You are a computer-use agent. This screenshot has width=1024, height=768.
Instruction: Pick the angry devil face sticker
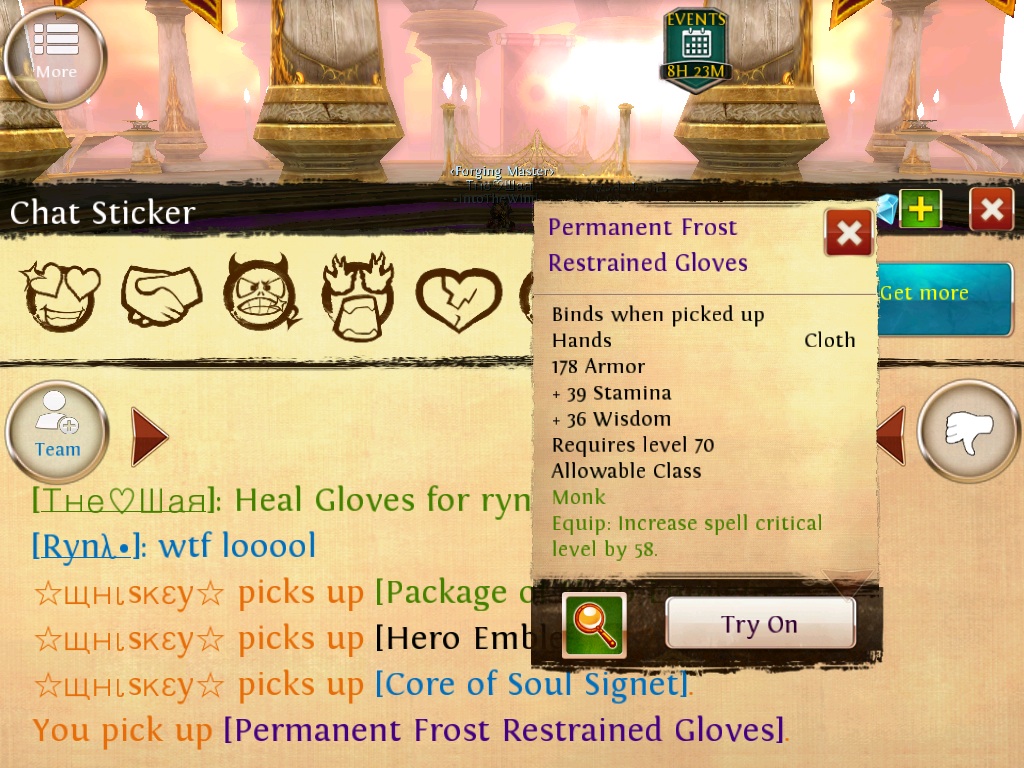click(x=260, y=297)
